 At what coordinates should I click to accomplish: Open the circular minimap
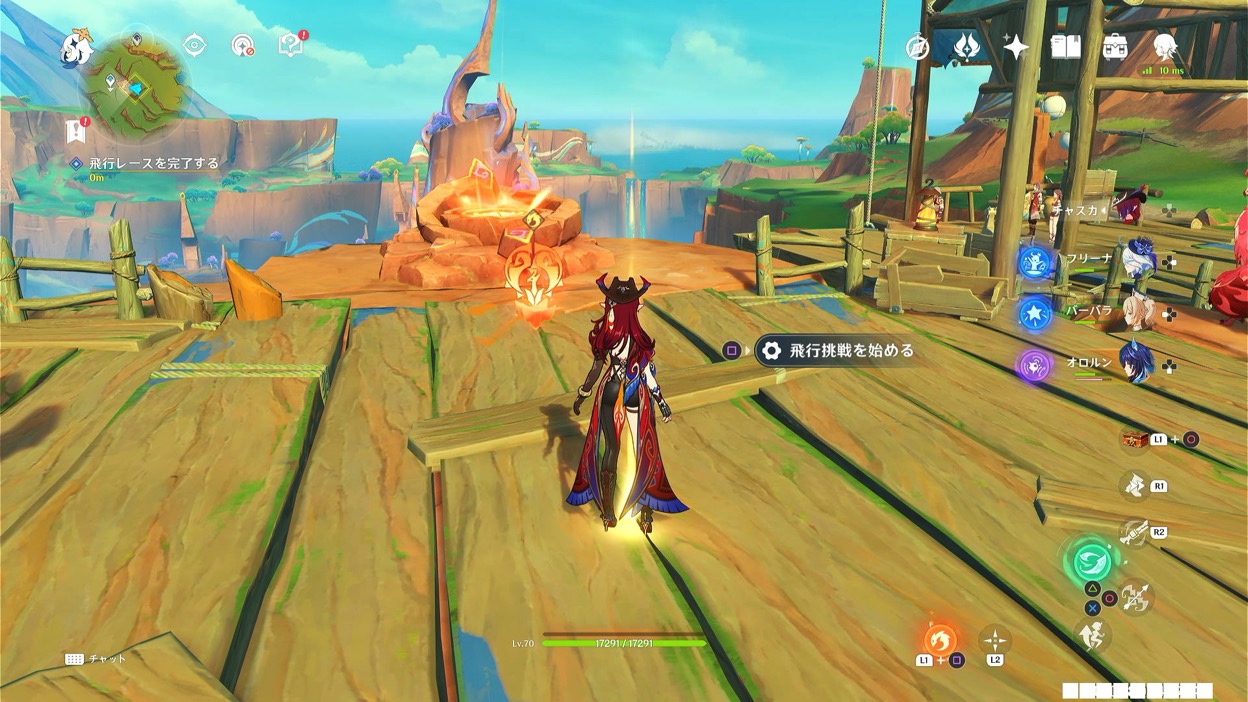pos(135,88)
